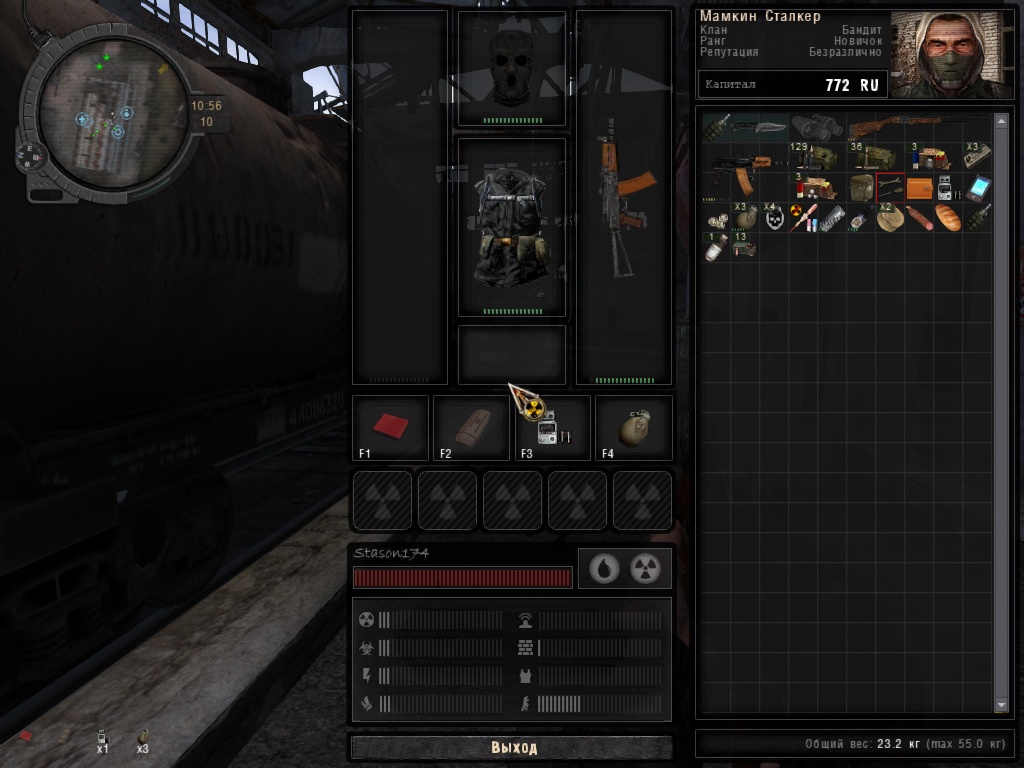Viewport: 1024px width, 768px height.
Task: Select the PDA with blue screen
Action: tap(977, 187)
